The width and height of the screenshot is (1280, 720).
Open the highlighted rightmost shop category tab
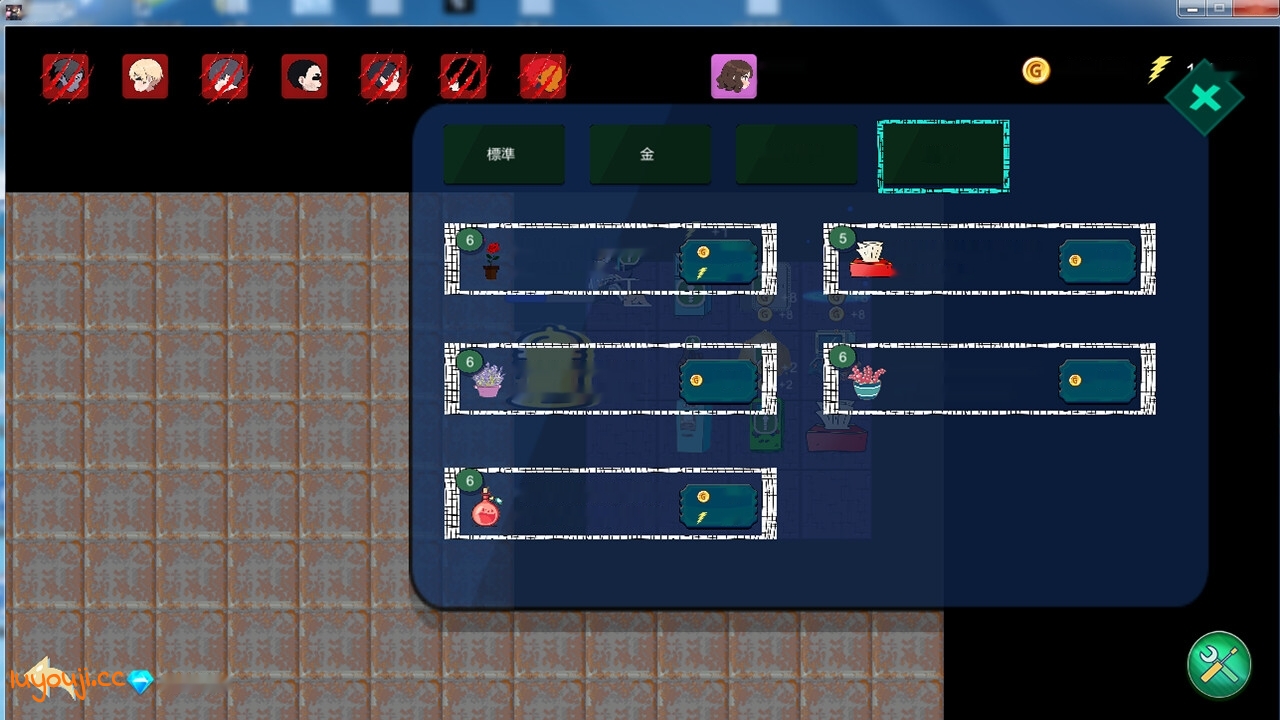coord(942,154)
